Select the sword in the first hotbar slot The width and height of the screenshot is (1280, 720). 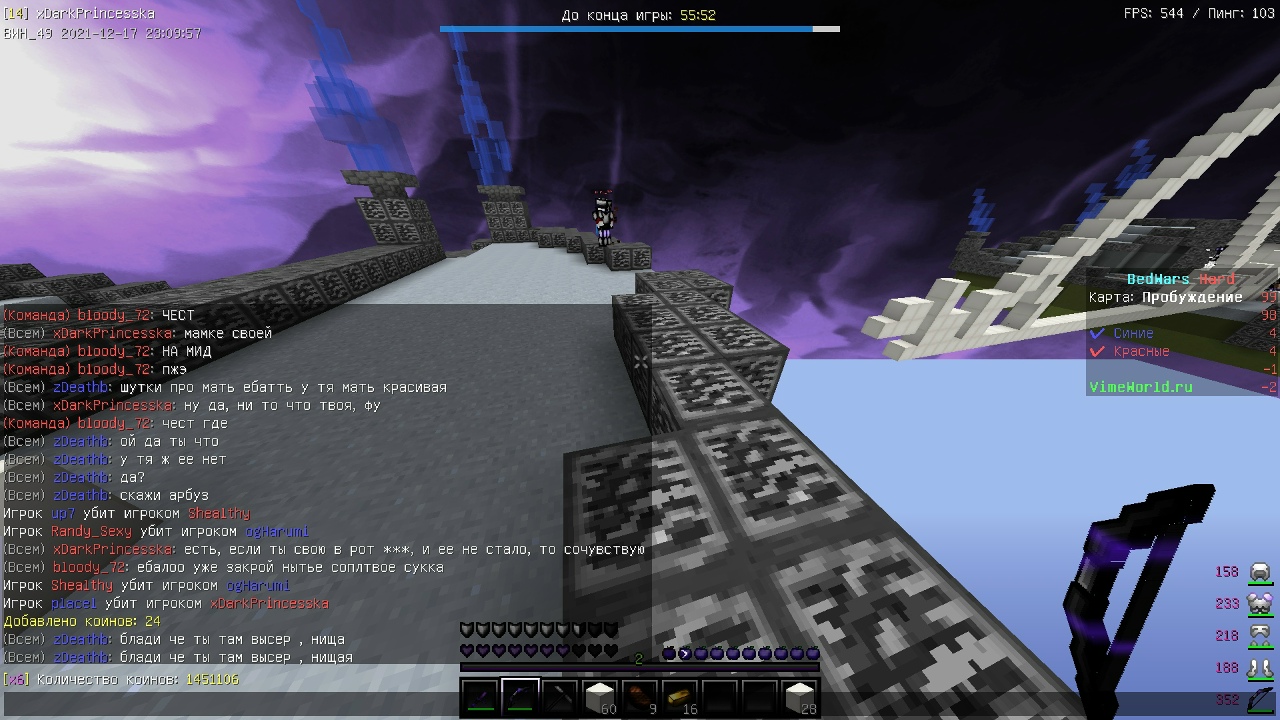coord(480,697)
